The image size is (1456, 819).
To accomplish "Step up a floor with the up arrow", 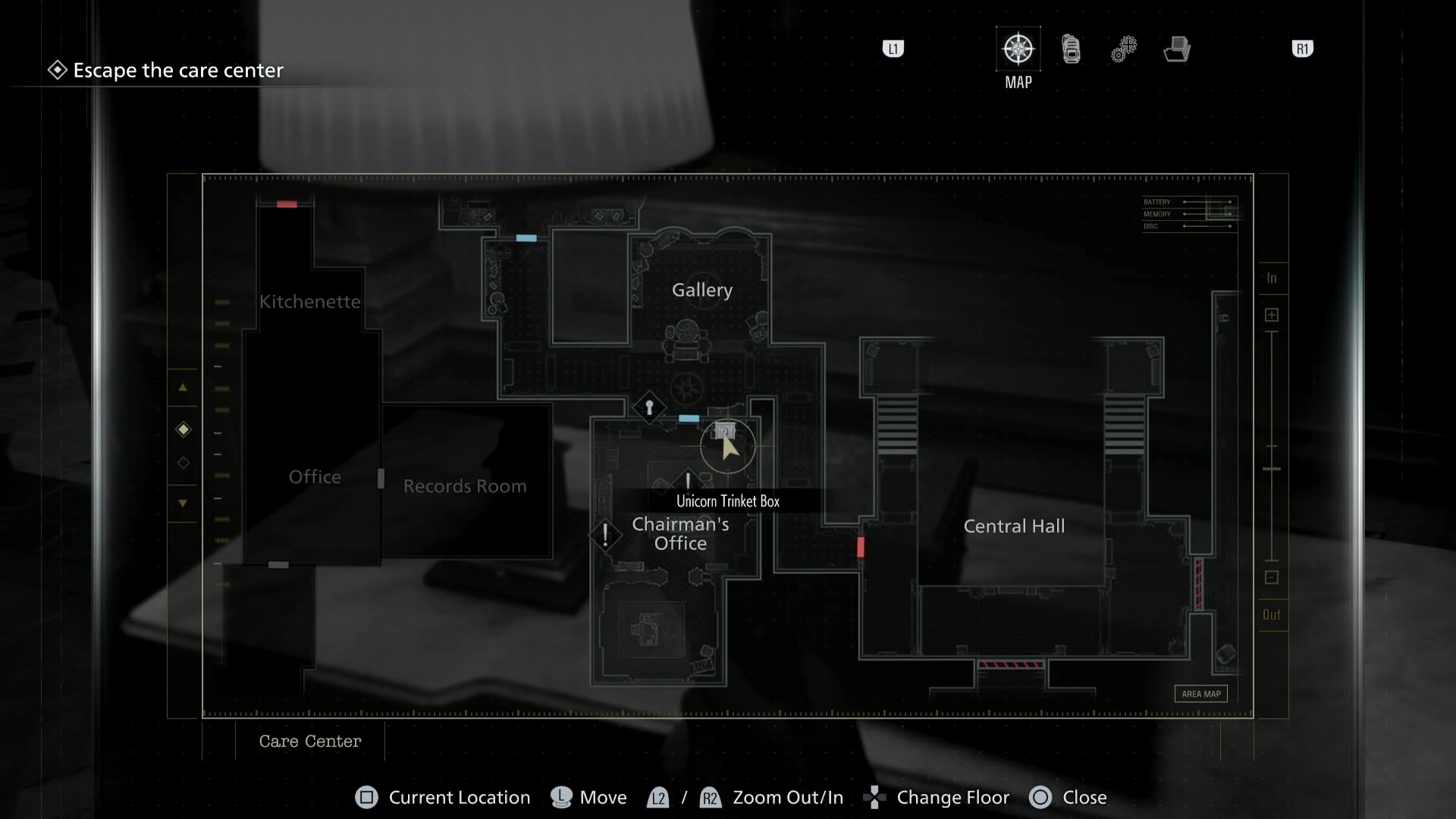I will [183, 388].
